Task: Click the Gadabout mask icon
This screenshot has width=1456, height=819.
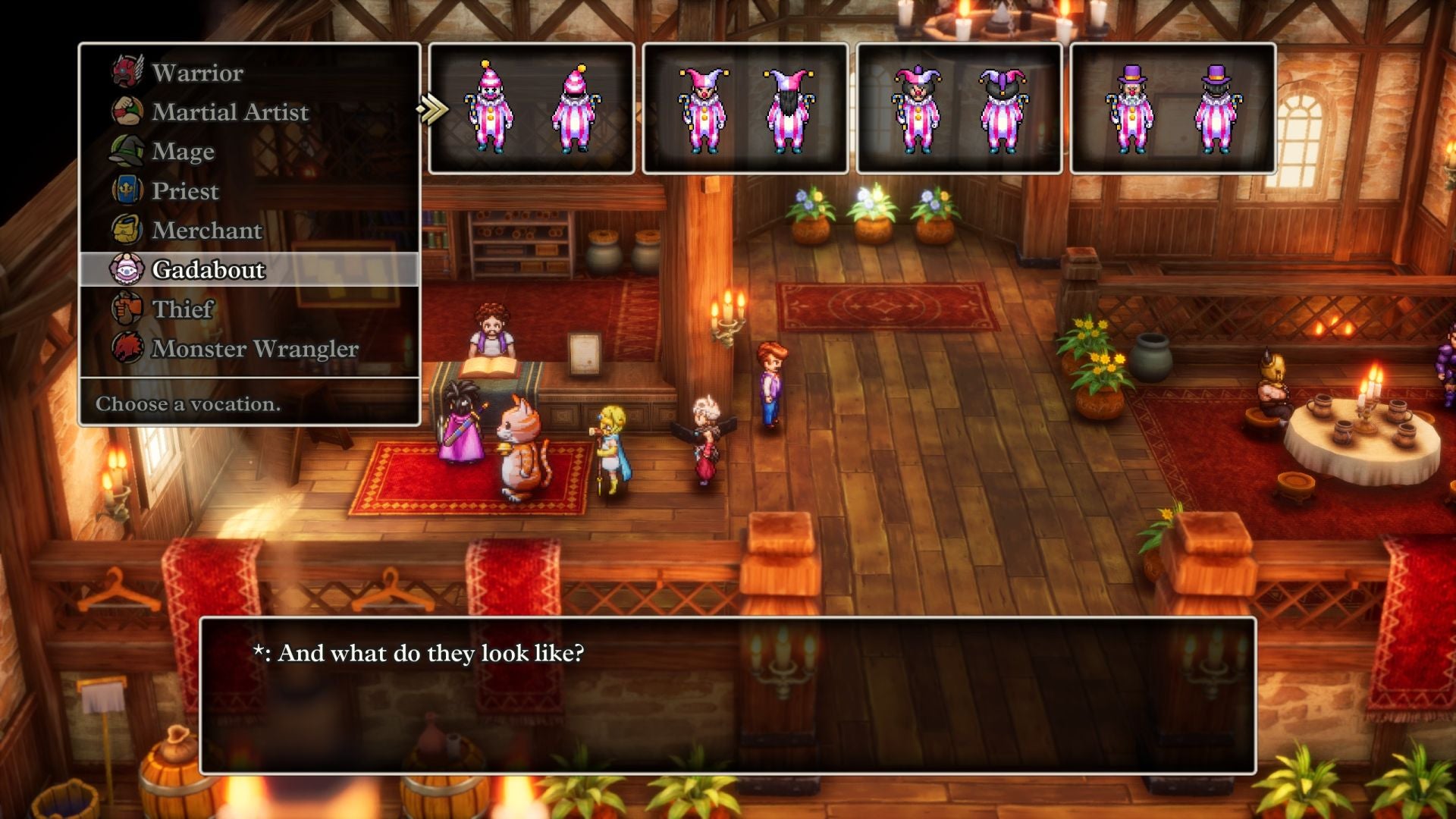Action: (x=127, y=268)
